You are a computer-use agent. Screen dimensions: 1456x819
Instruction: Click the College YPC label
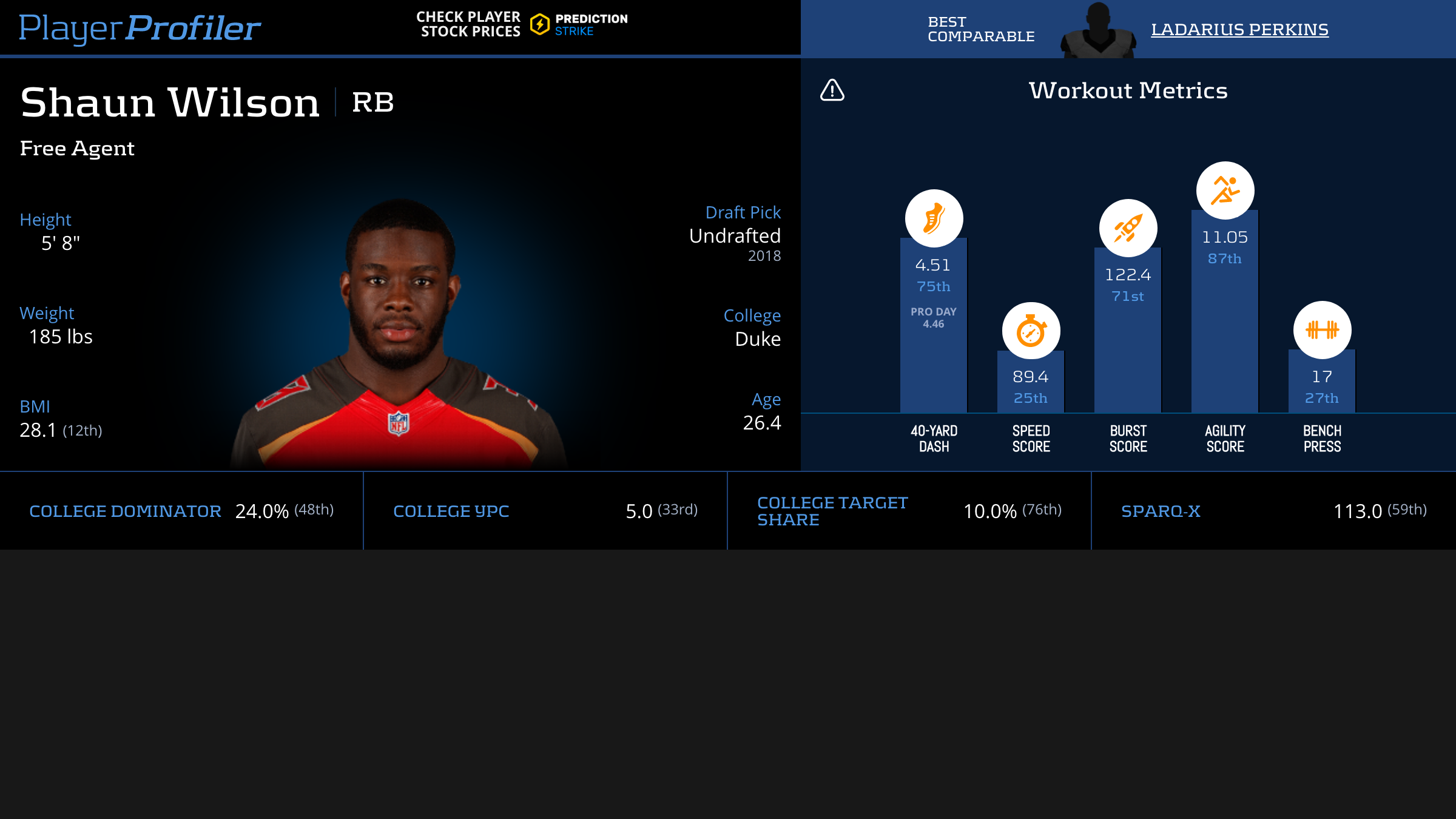point(451,511)
